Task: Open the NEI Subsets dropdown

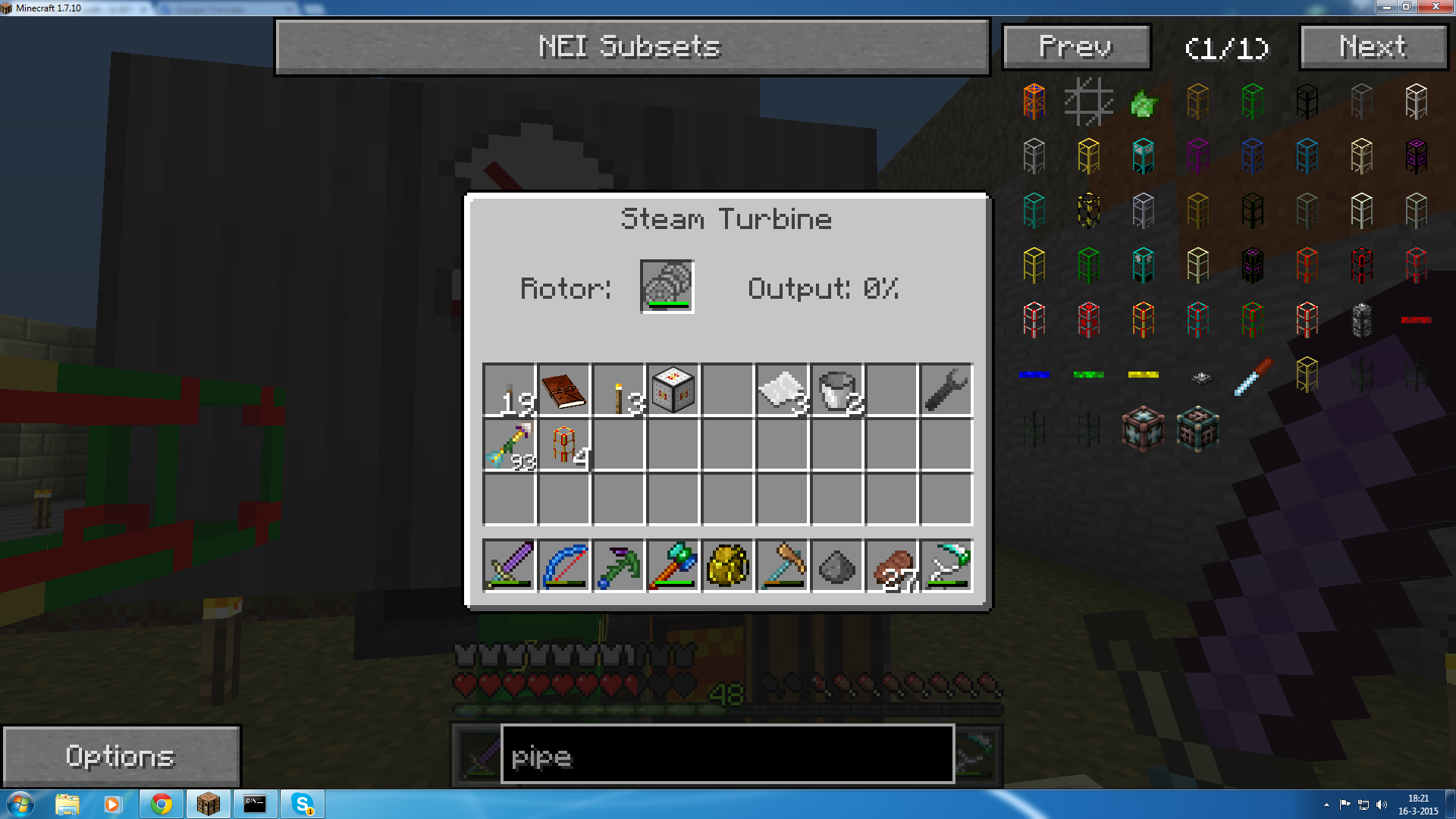Action: click(x=632, y=47)
